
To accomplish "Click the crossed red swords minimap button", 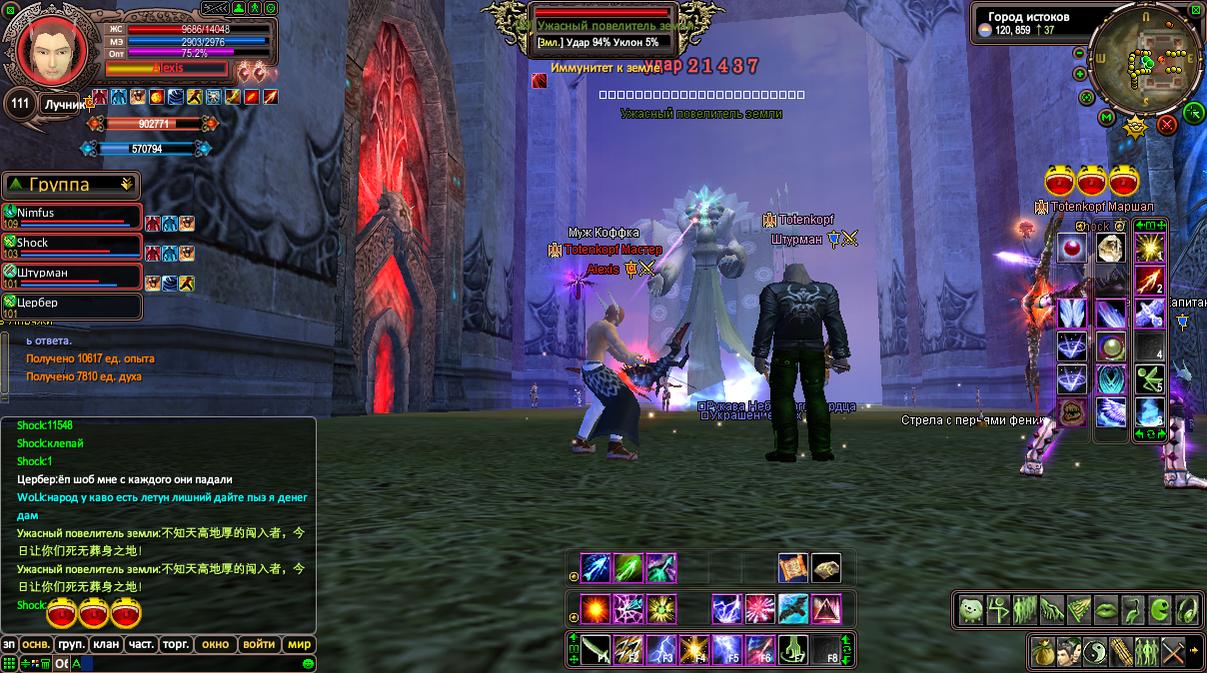I will pos(1166,125).
